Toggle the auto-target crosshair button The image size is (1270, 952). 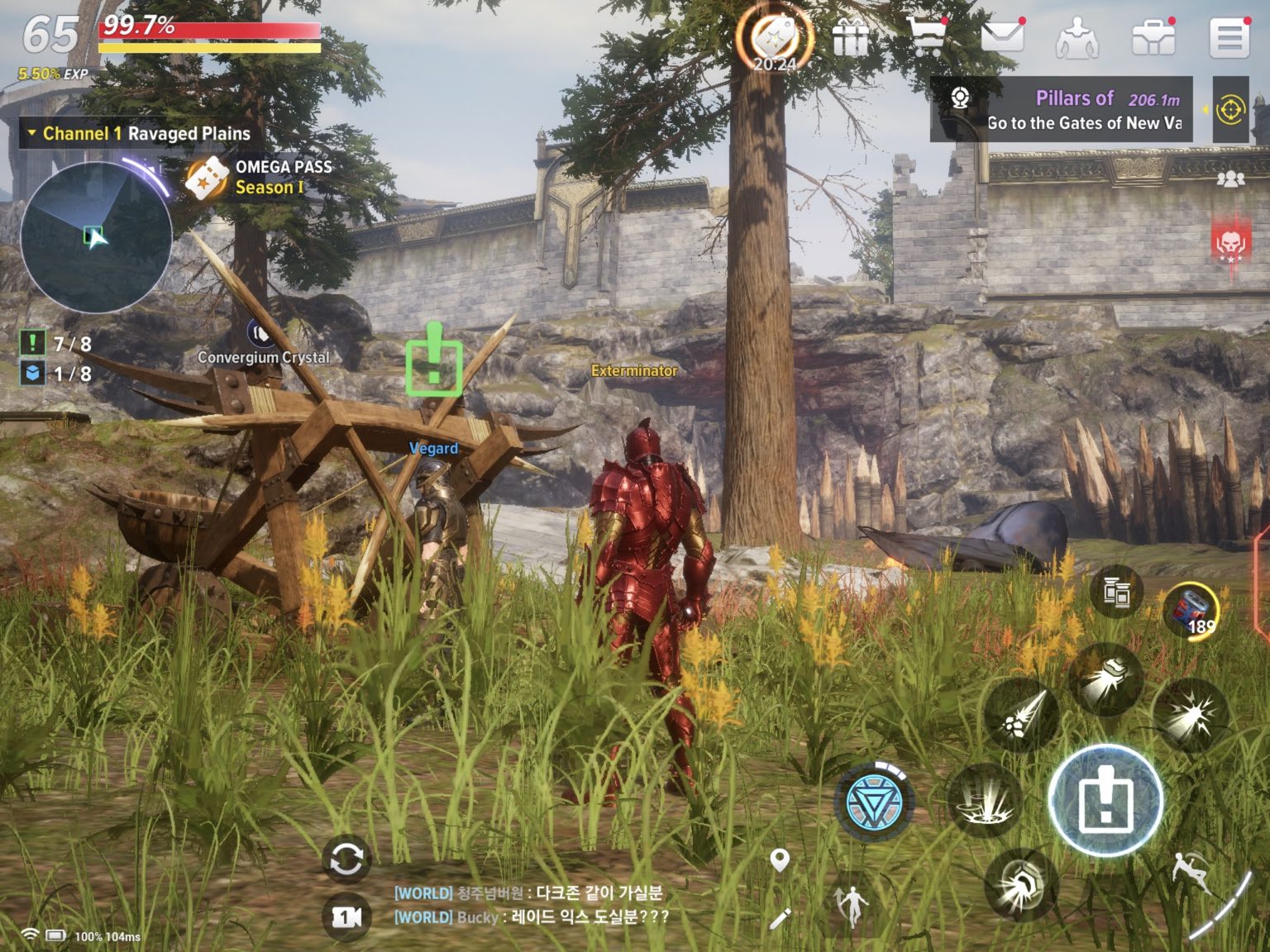(x=1230, y=110)
